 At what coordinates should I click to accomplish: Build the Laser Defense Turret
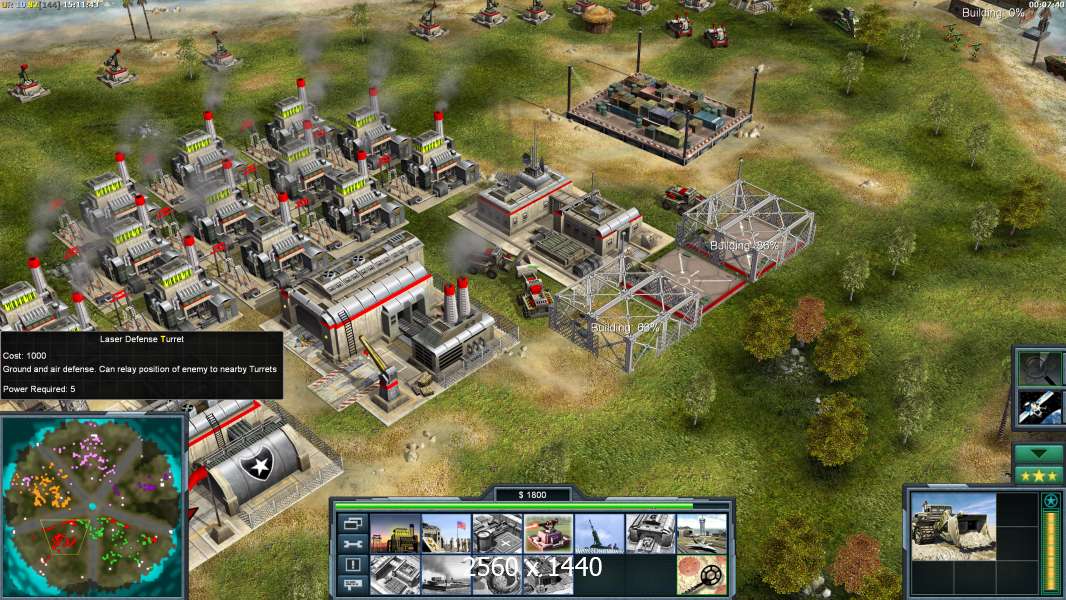[x=548, y=534]
